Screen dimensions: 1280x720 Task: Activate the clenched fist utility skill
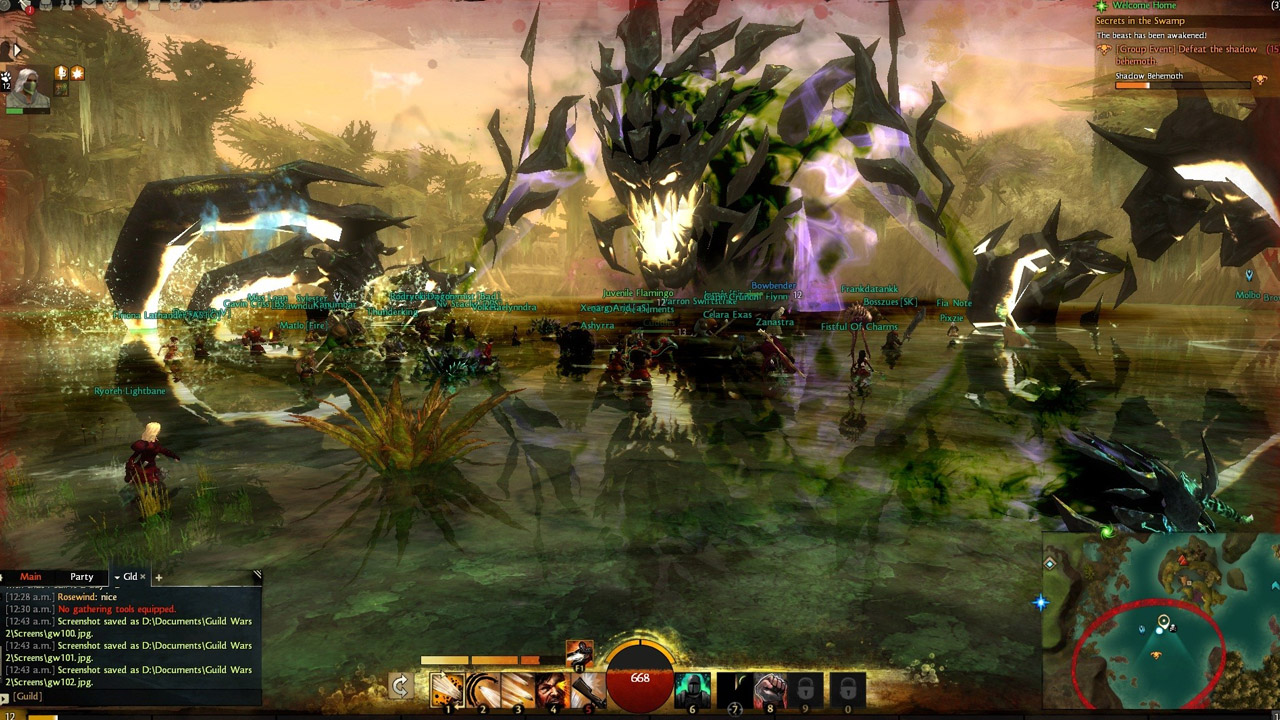click(770, 689)
